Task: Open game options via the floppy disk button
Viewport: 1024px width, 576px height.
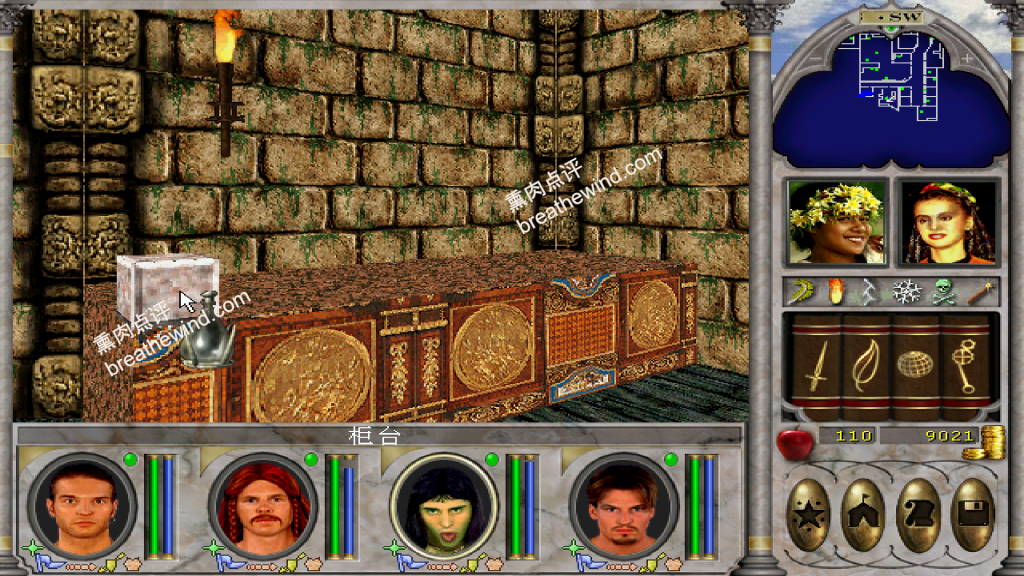Action: pos(971,515)
